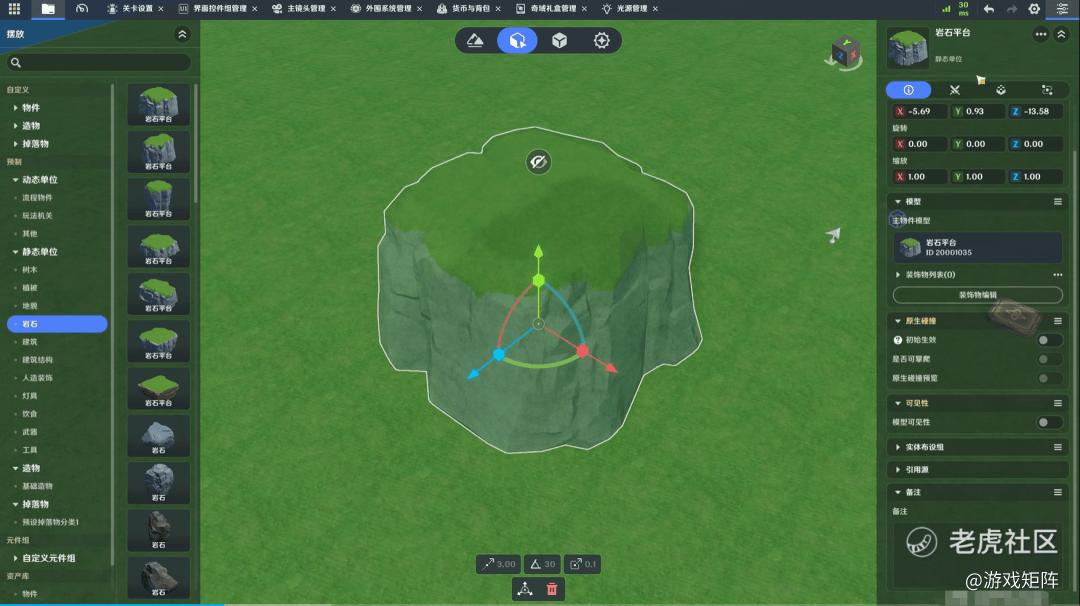Select the terrain mode icon in top toolbar
This screenshot has height=606, width=1080.
pyautogui.click(x=476, y=41)
